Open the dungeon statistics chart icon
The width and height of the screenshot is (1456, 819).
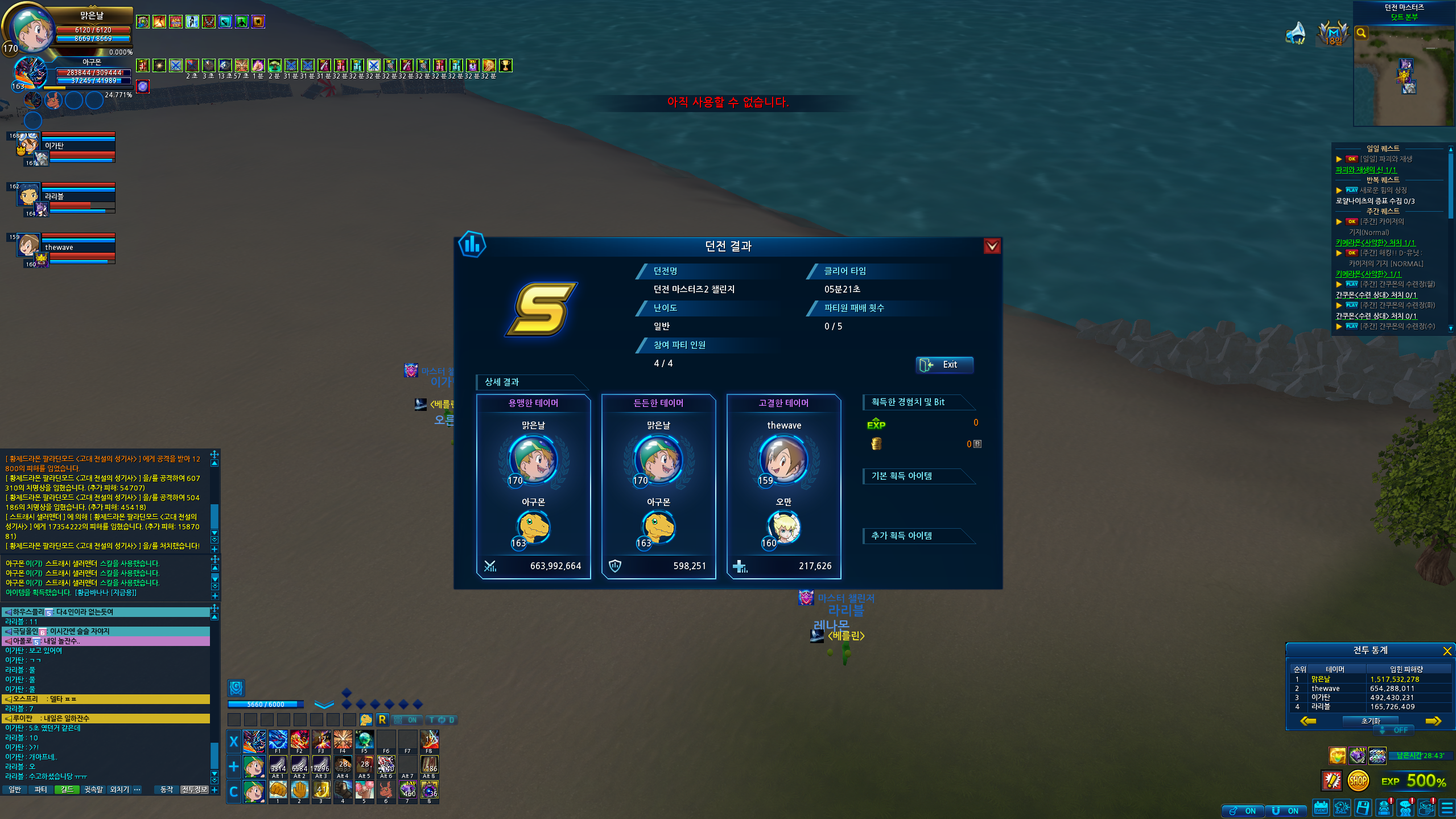point(472,245)
